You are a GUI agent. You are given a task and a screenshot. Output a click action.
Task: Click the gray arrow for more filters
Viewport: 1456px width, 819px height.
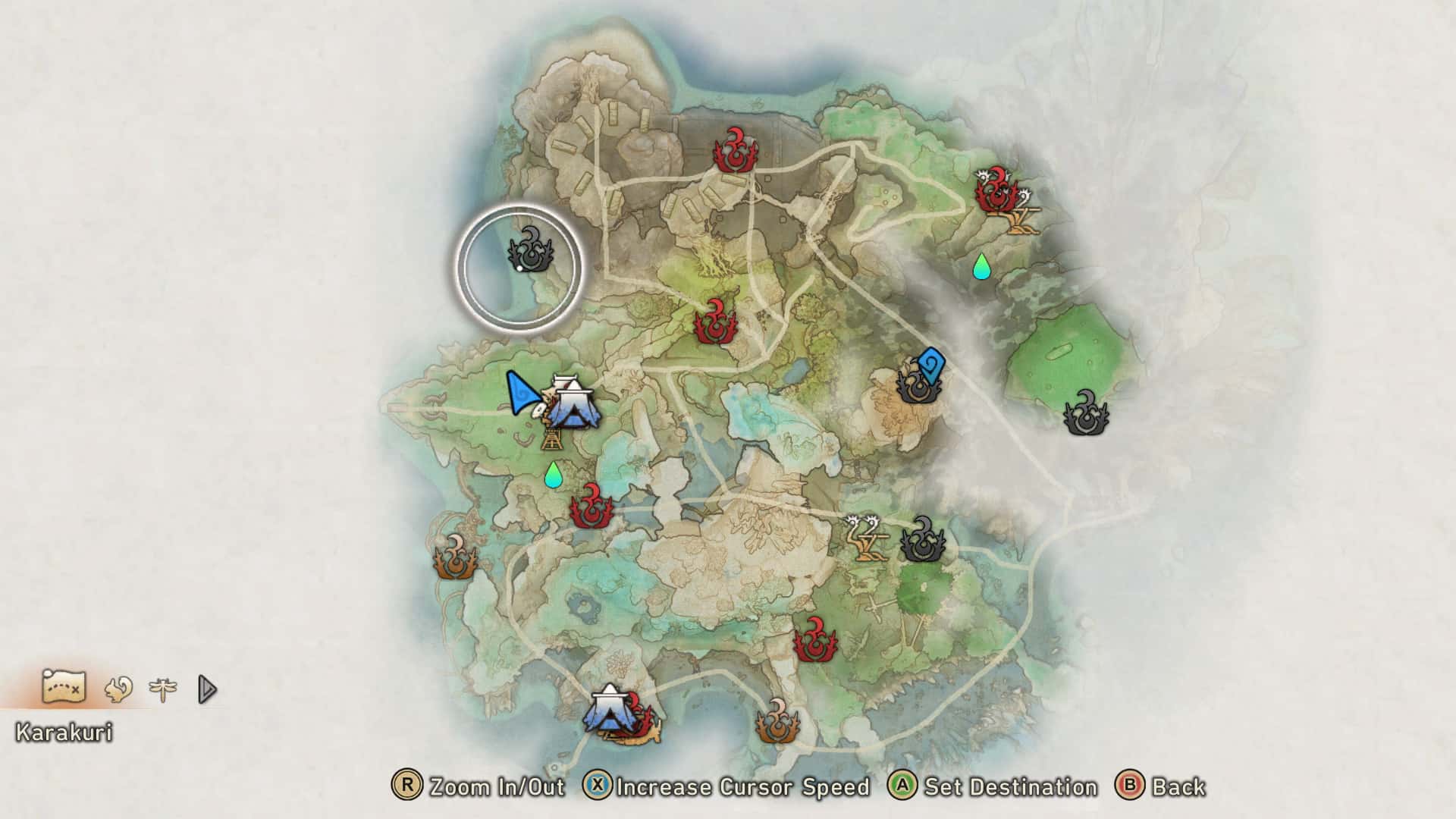pyautogui.click(x=207, y=689)
